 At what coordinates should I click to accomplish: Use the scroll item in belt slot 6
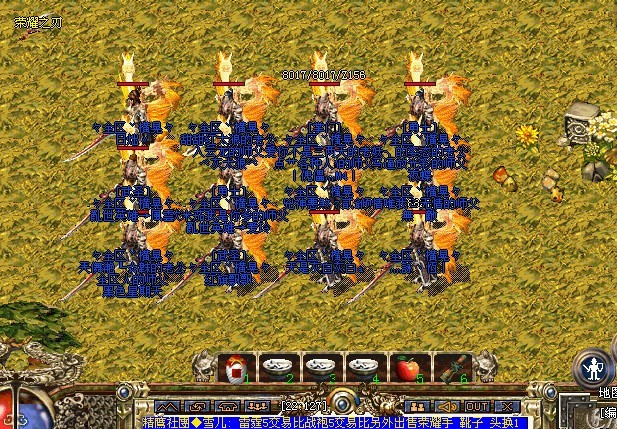pos(447,368)
